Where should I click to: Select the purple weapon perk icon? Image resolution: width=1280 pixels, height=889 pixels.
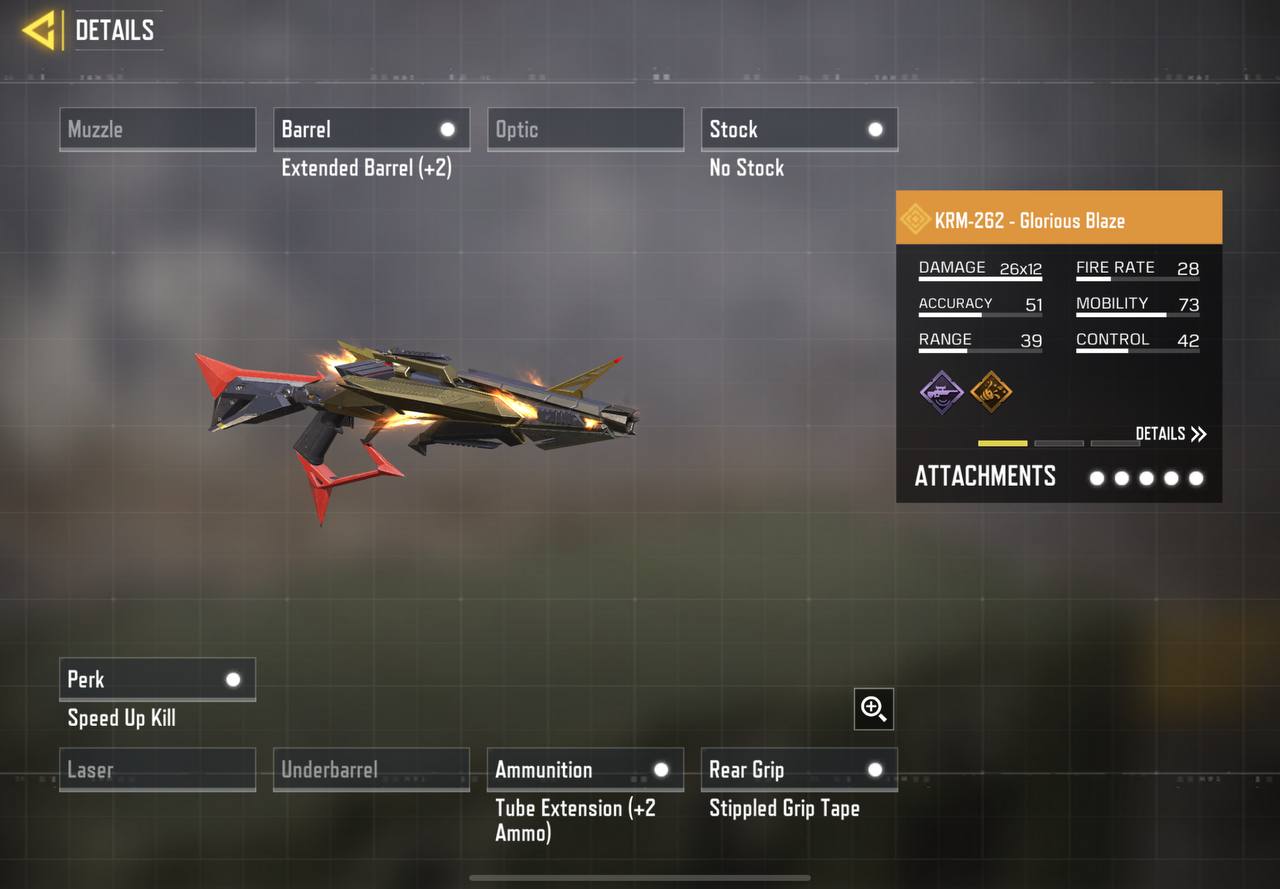pos(941,391)
